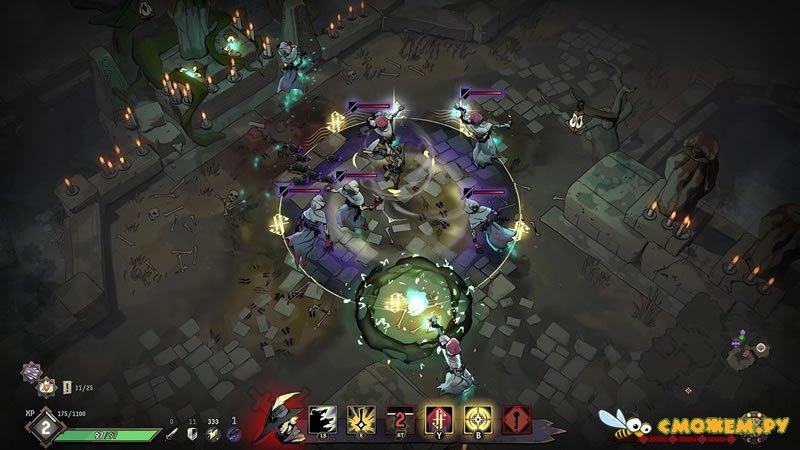Click the sword attack stat icon
This screenshot has height=450, width=800.
click(x=171, y=434)
